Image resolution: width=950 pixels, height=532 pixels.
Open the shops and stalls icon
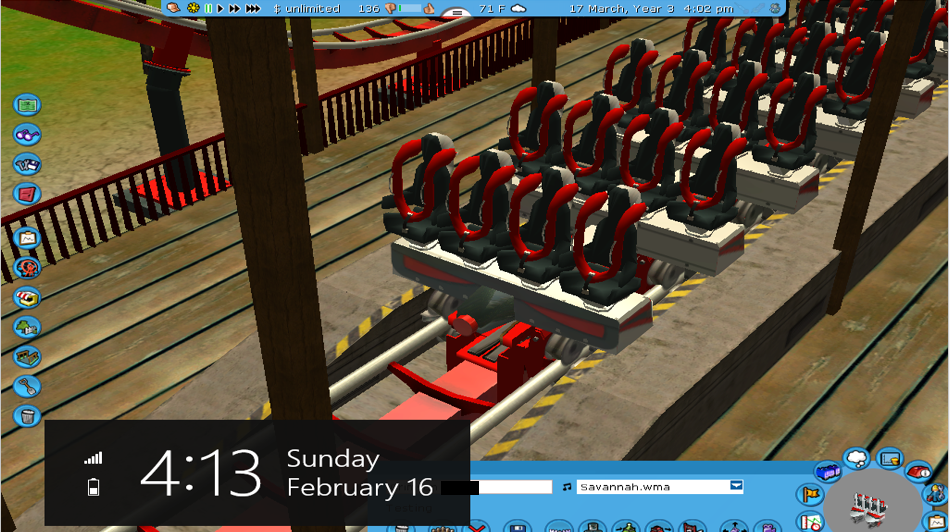[x=27, y=298]
